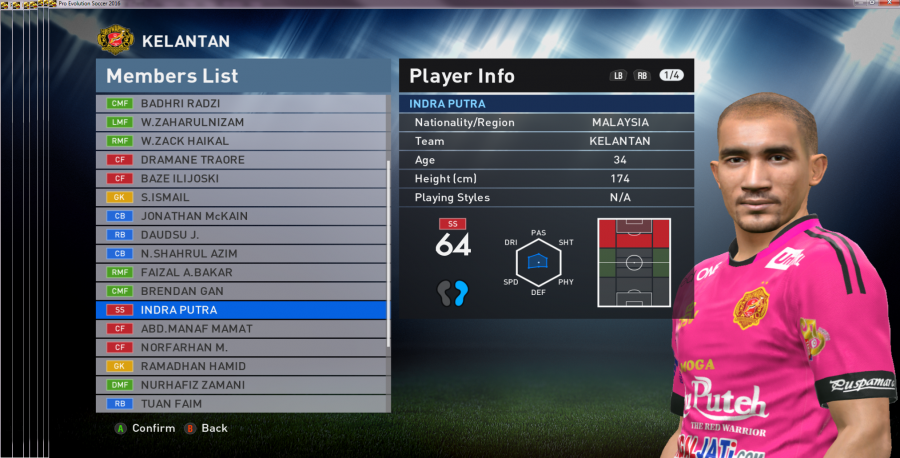Pick Dramane Traore from members
This screenshot has width=900, height=458.
tap(242, 160)
